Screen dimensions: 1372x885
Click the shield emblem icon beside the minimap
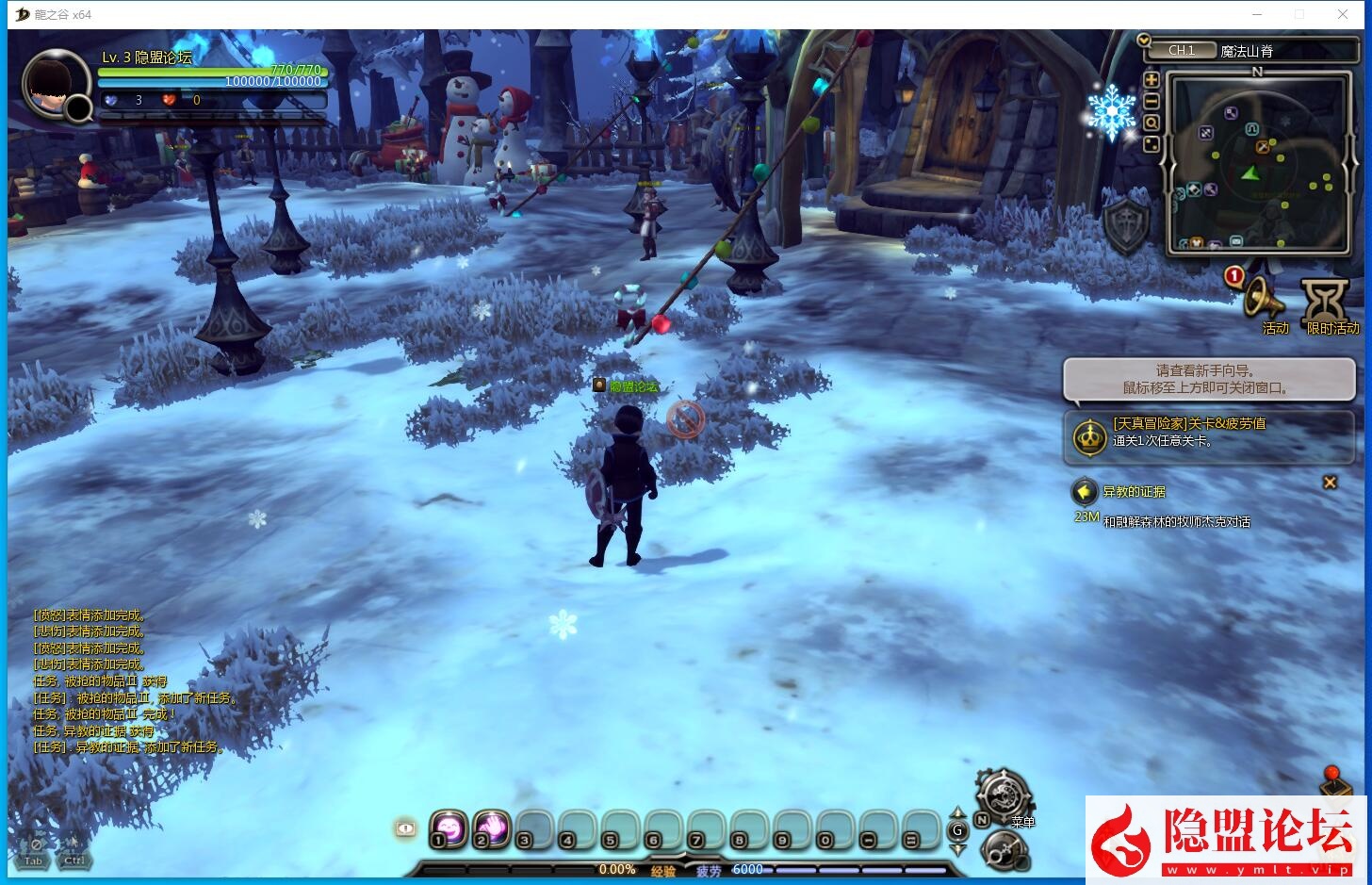pos(1127,224)
